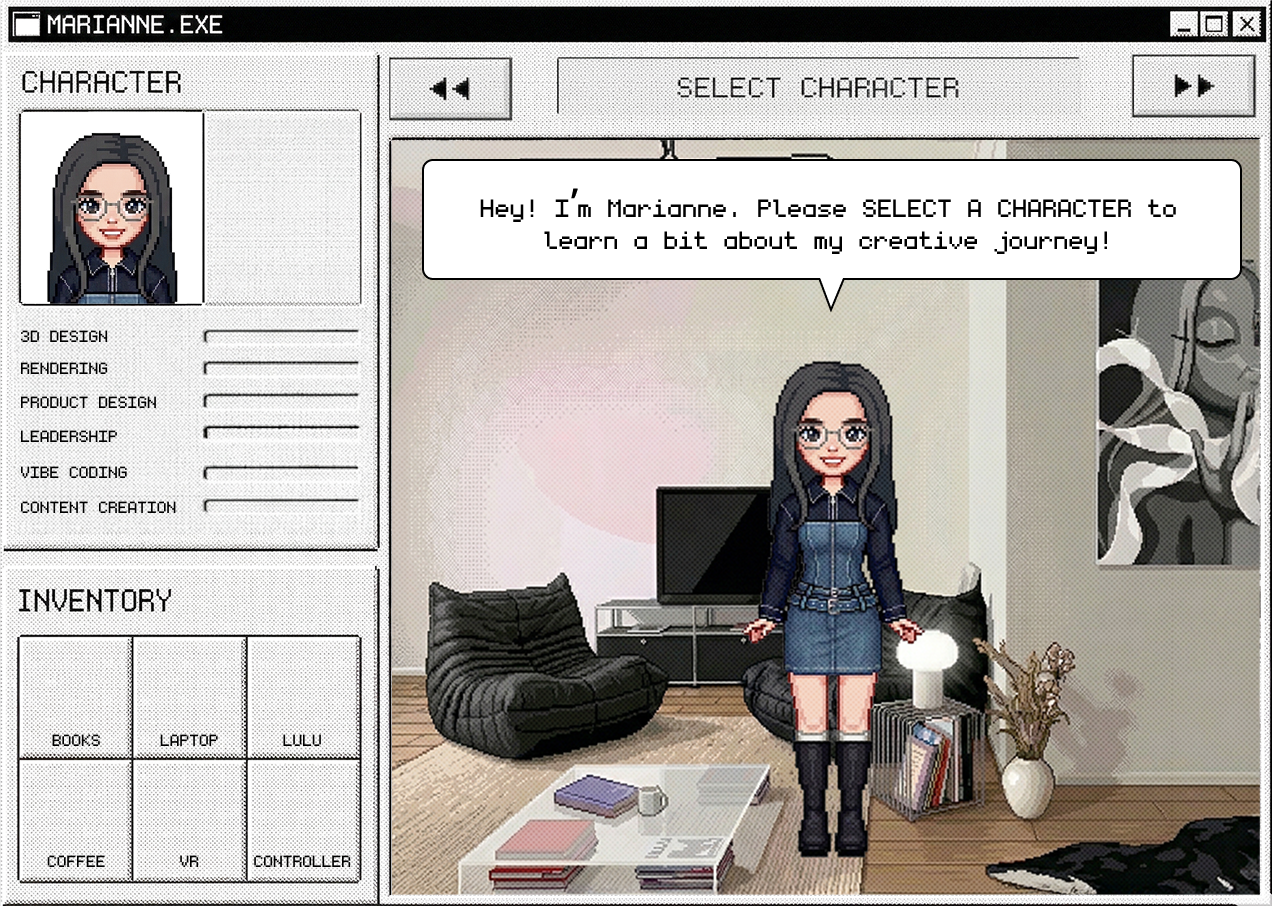Pick the COFFEE inventory slot
Viewport: 1272px width, 906px height.
pyautogui.click(x=76, y=819)
